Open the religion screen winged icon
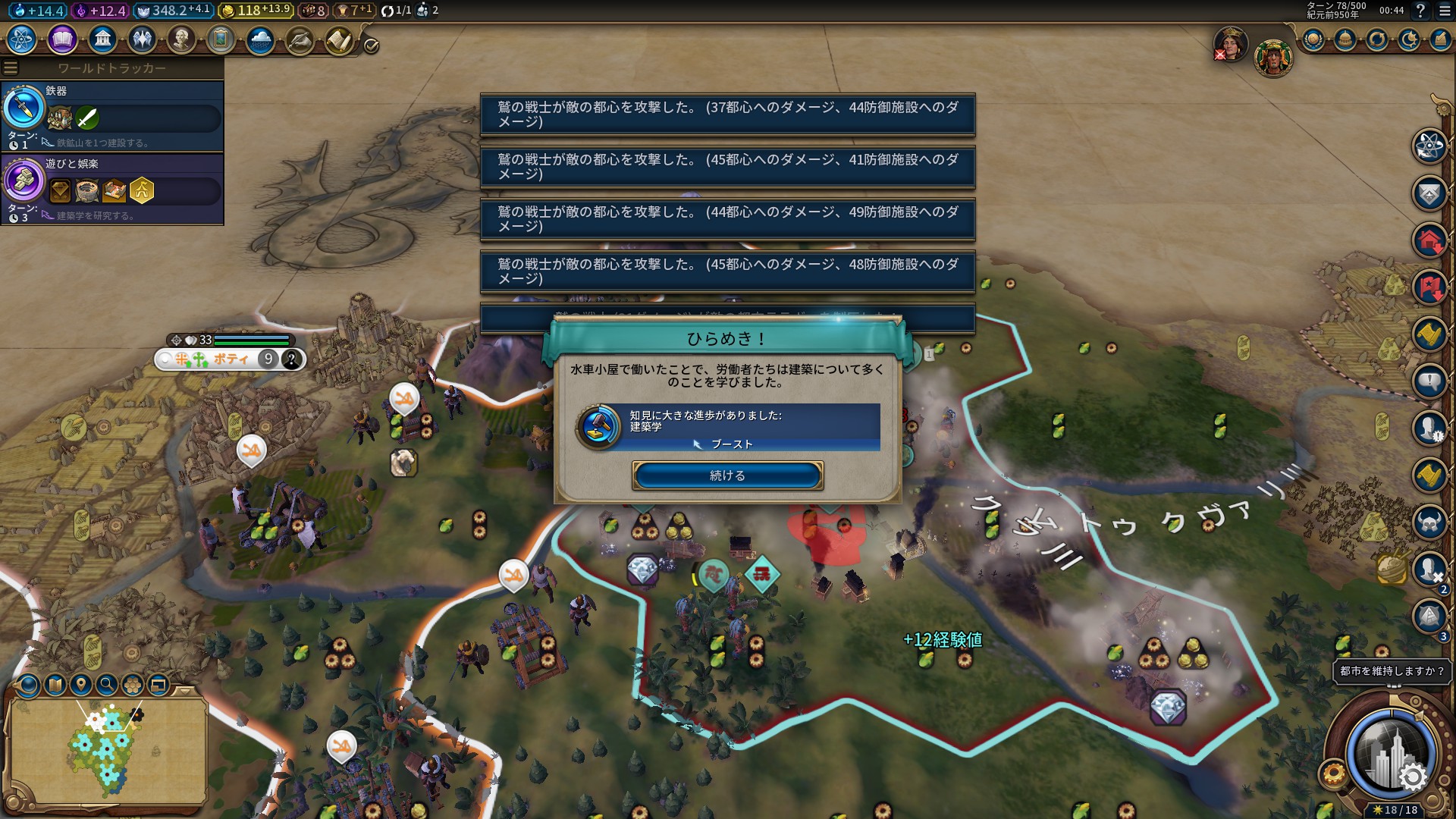This screenshot has height=819, width=1456. point(142,39)
